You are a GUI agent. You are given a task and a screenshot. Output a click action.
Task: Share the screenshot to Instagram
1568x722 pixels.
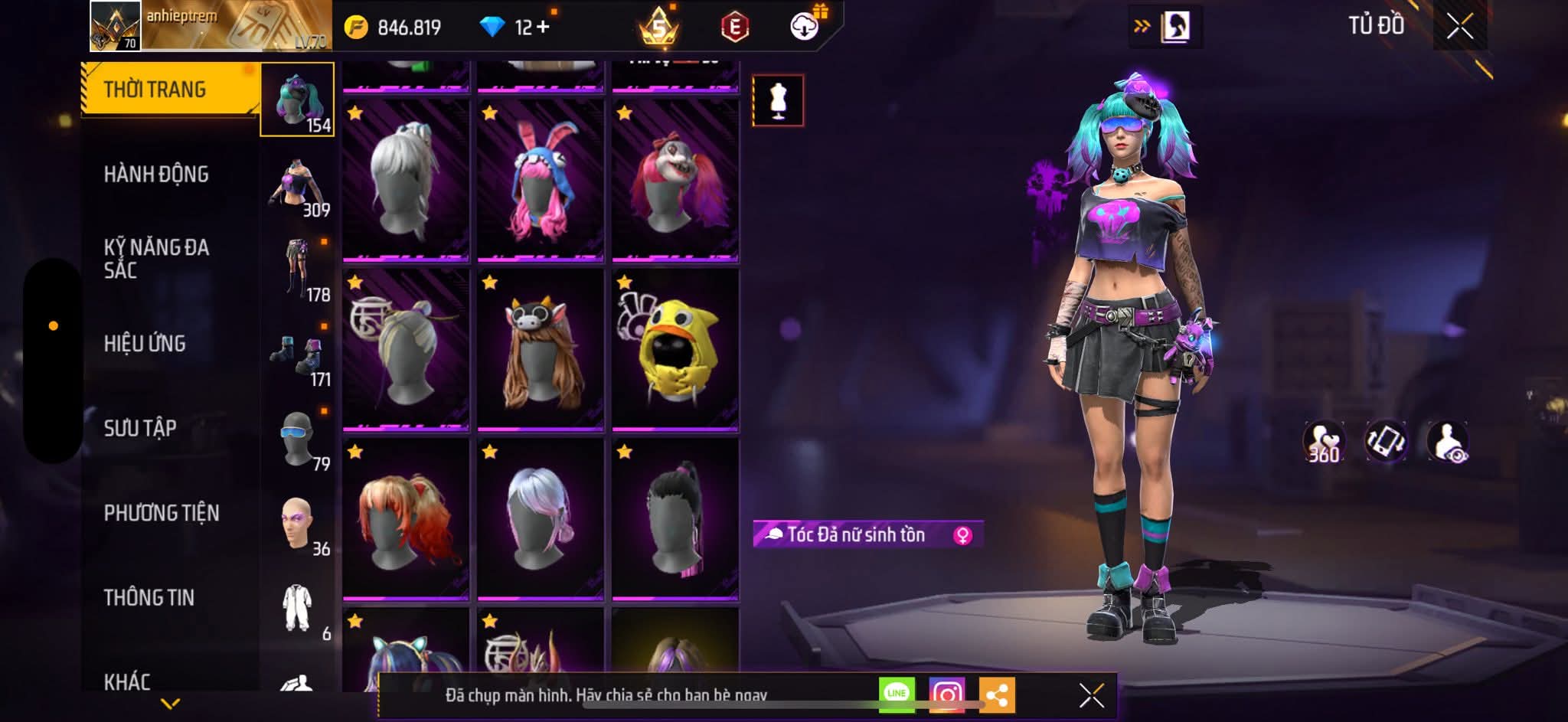947,694
